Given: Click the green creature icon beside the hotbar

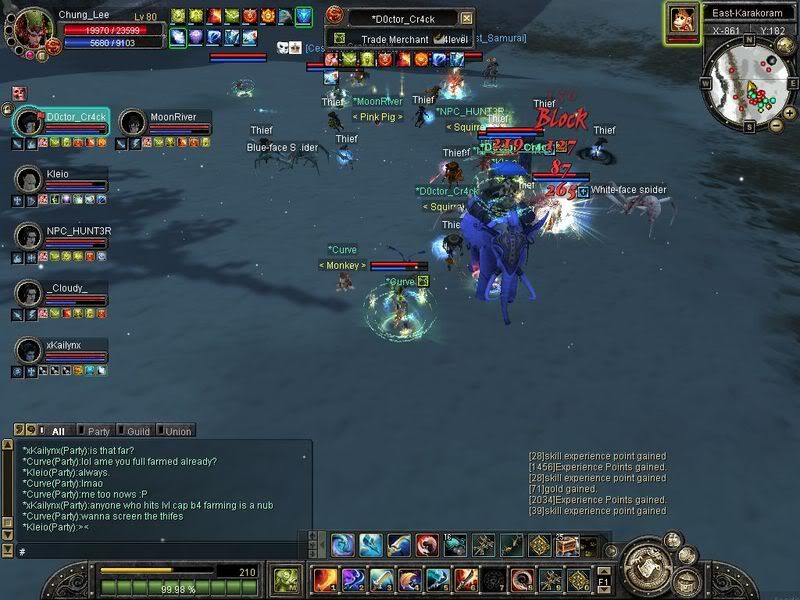Looking at the screenshot, I should point(286,579).
